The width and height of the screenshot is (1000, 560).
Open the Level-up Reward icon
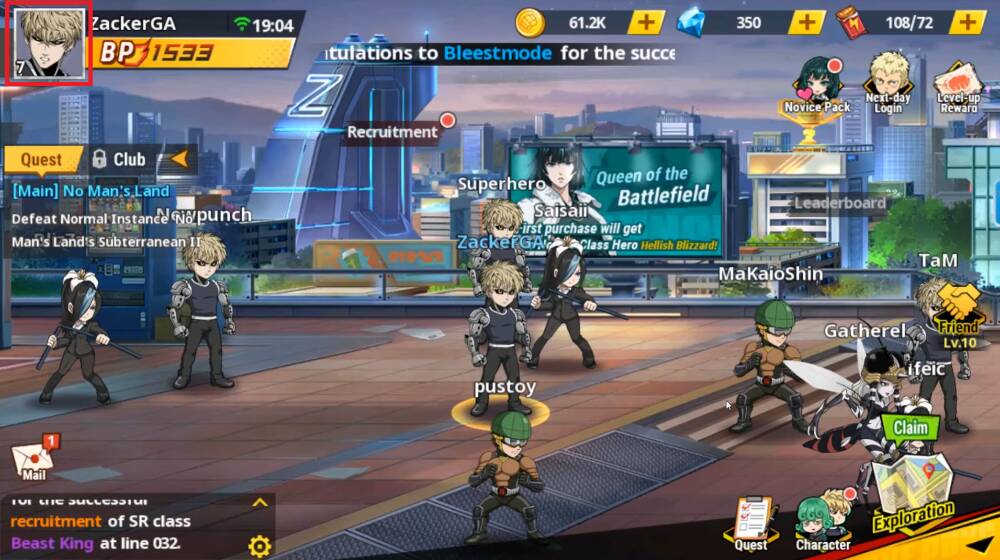pos(958,86)
